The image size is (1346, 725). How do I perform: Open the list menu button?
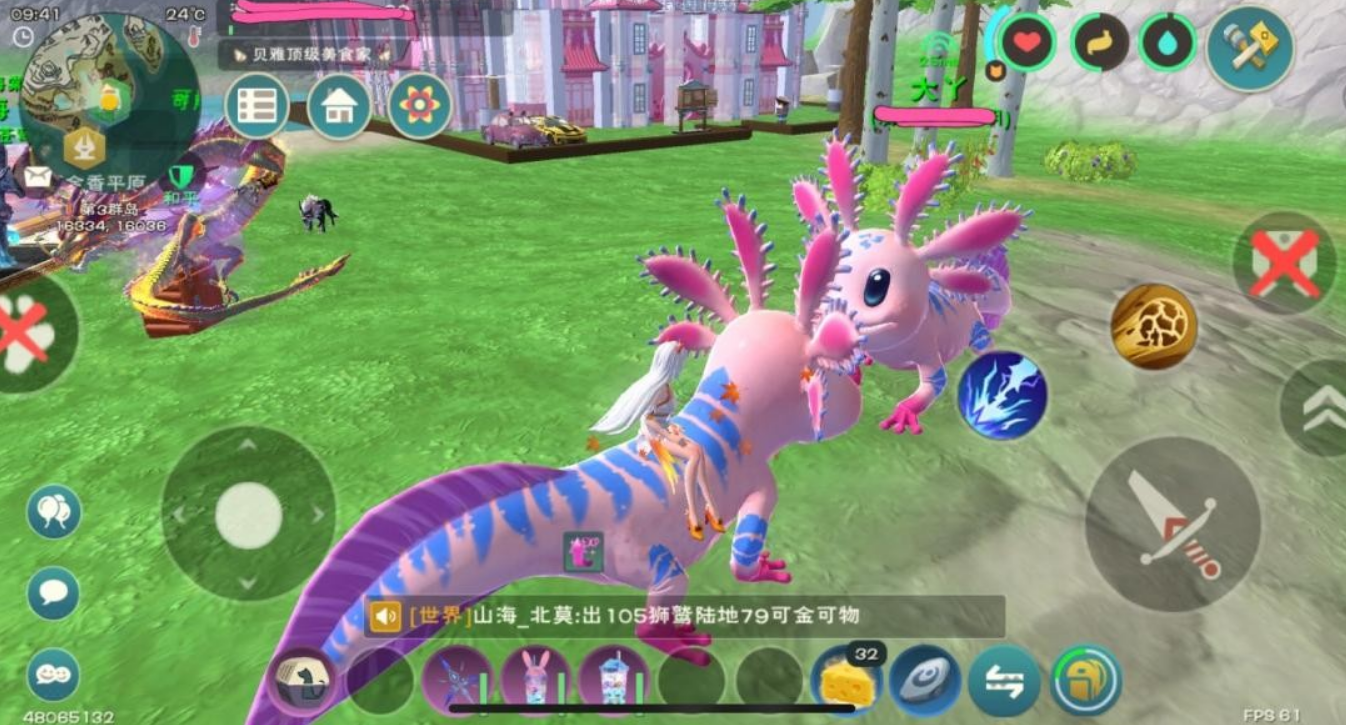[257, 106]
